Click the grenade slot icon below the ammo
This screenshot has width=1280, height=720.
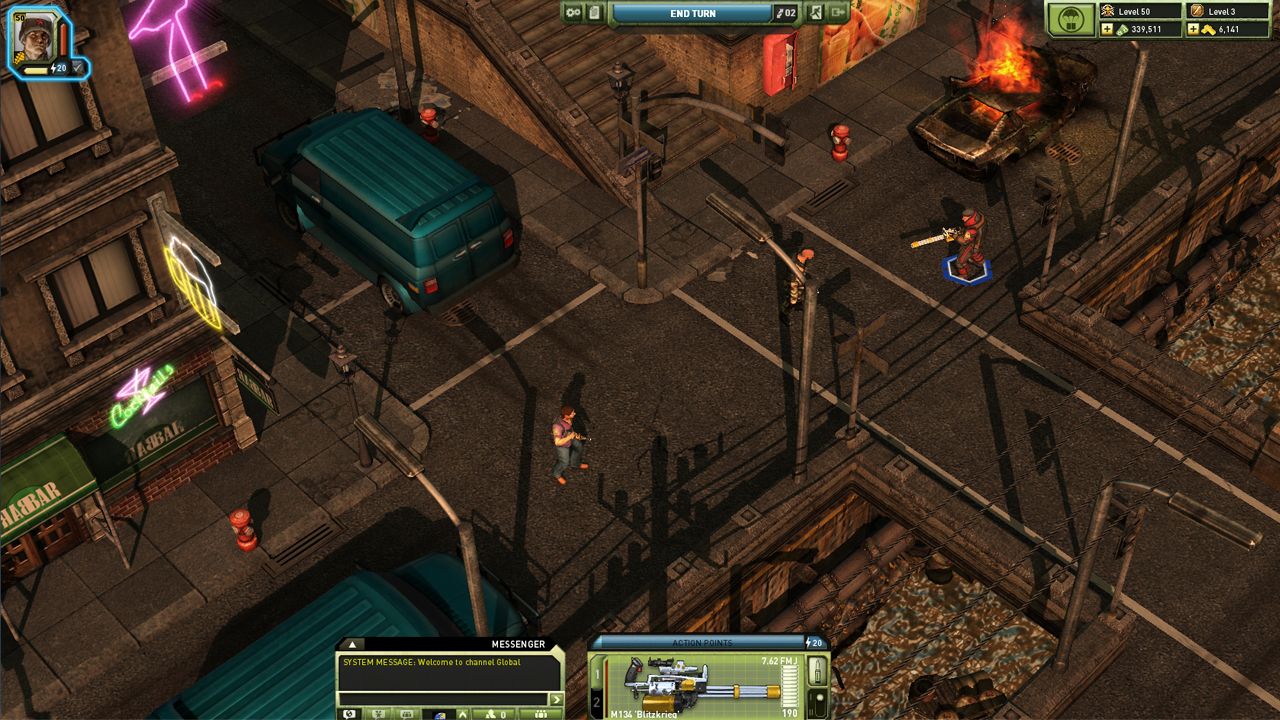[818, 702]
